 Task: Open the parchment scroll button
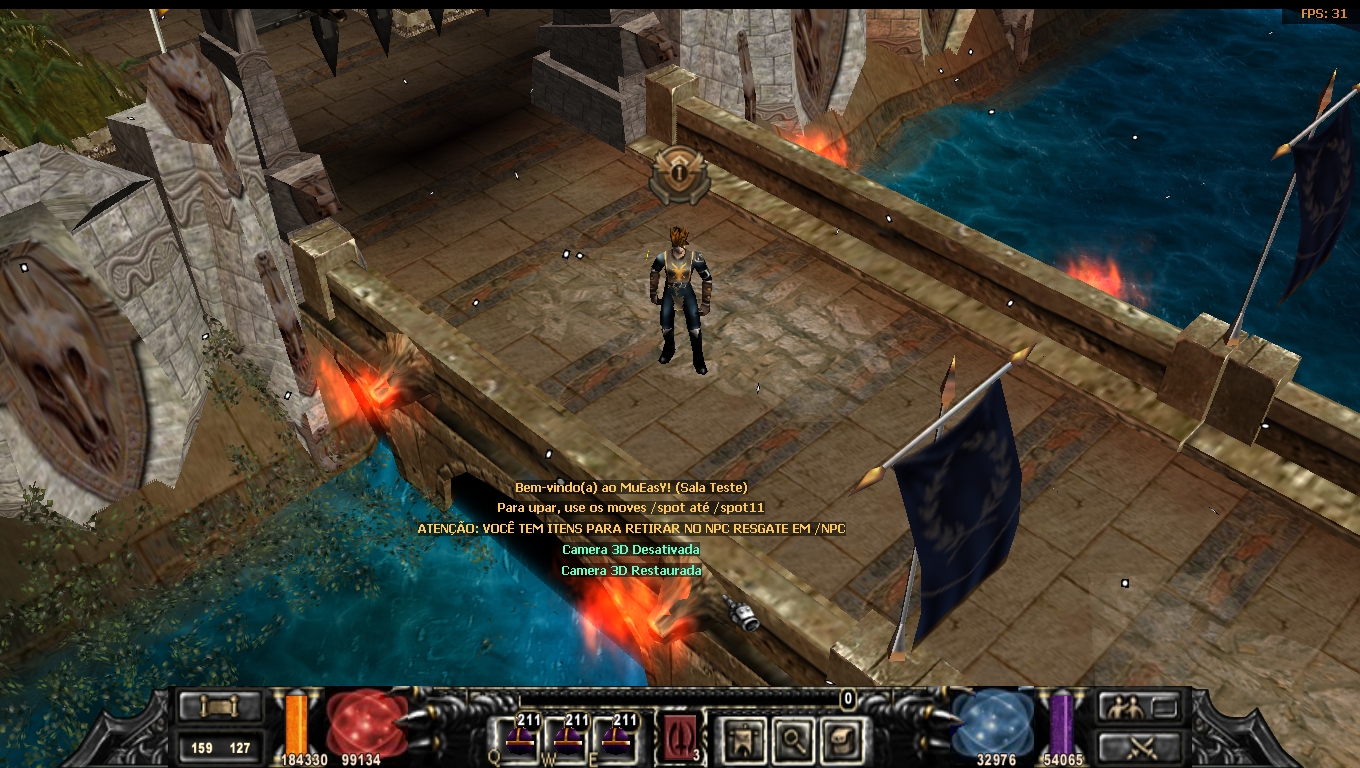coord(841,739)
